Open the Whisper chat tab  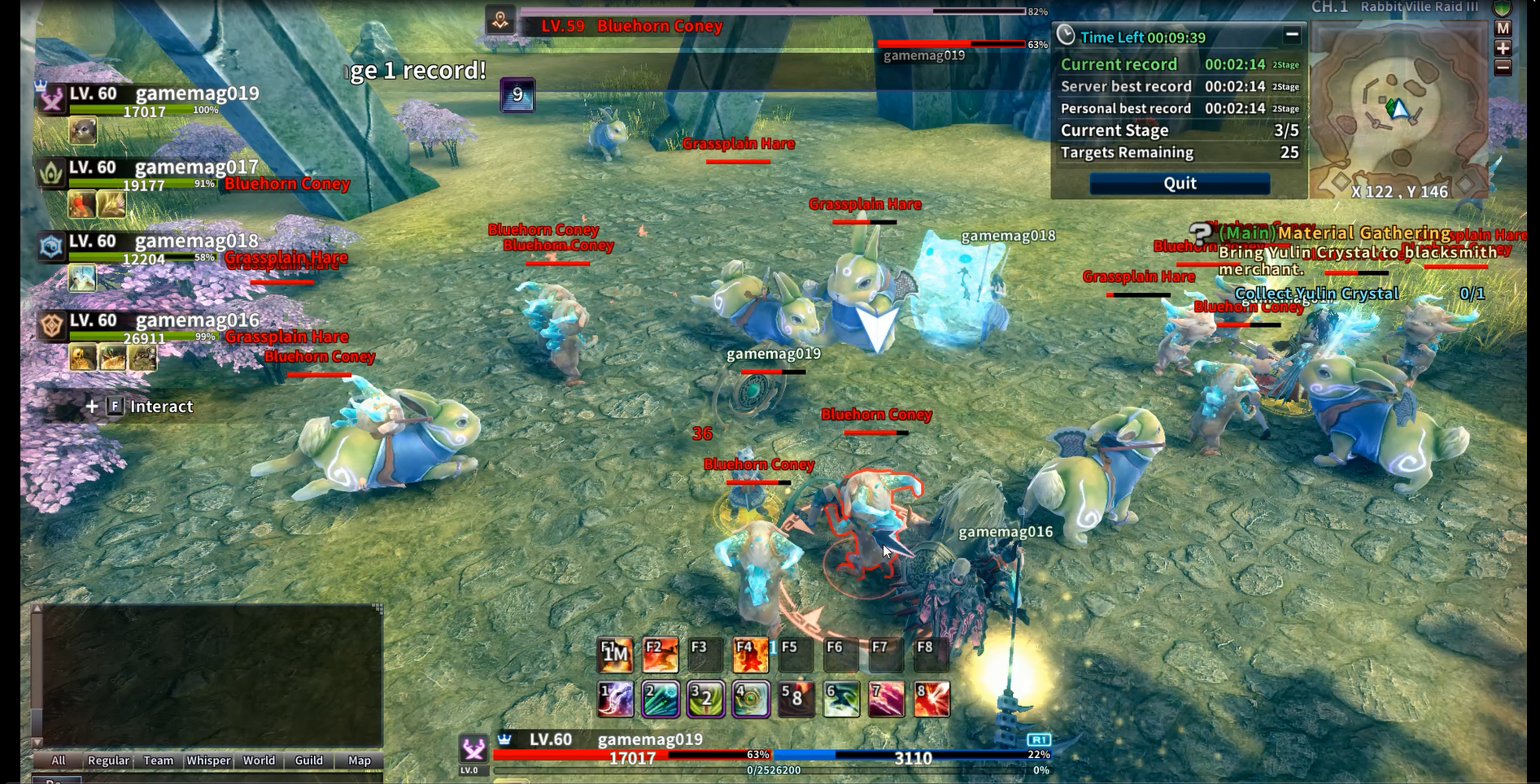coord(208,760)
